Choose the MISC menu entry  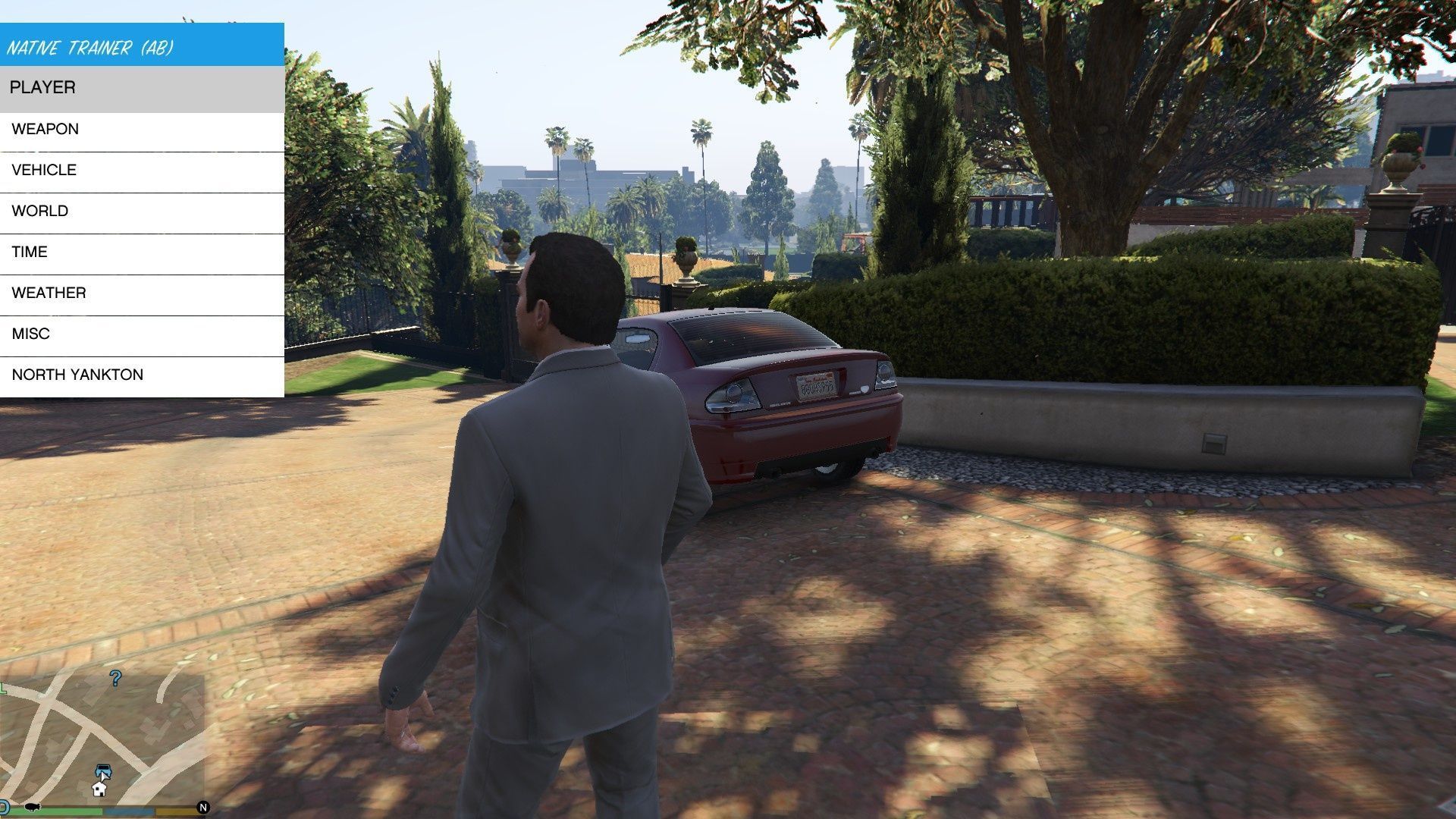pyautogui.click(x=142, y=334)
